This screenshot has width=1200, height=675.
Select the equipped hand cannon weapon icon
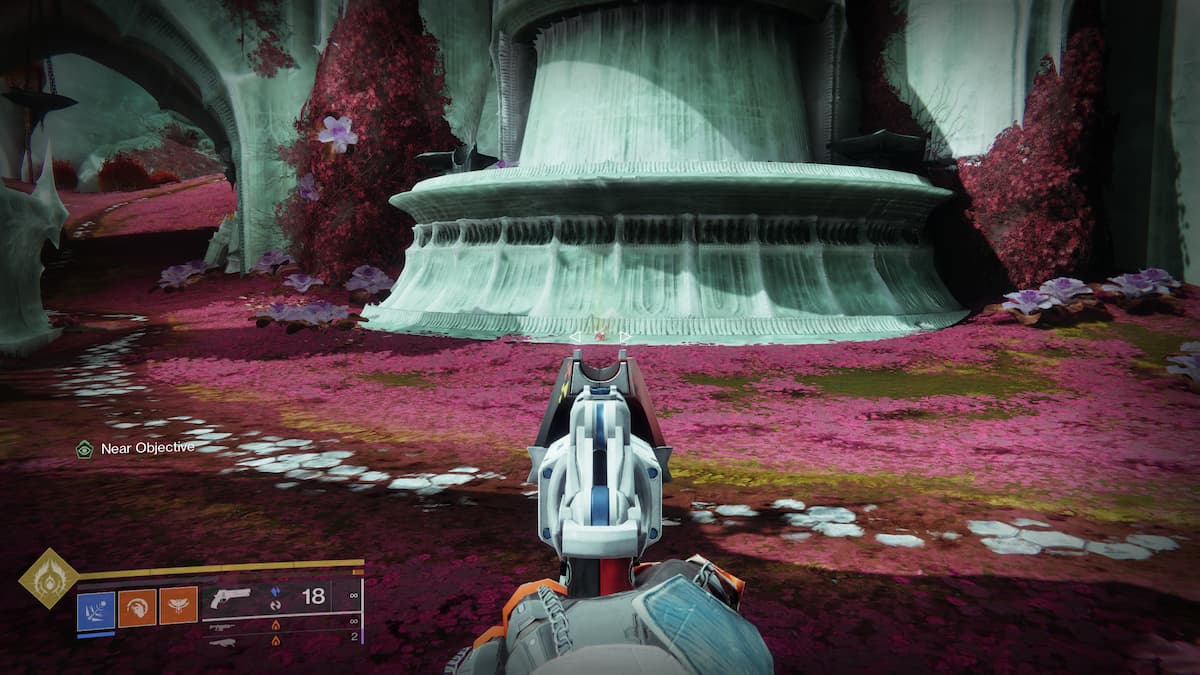tap(232, 597)
